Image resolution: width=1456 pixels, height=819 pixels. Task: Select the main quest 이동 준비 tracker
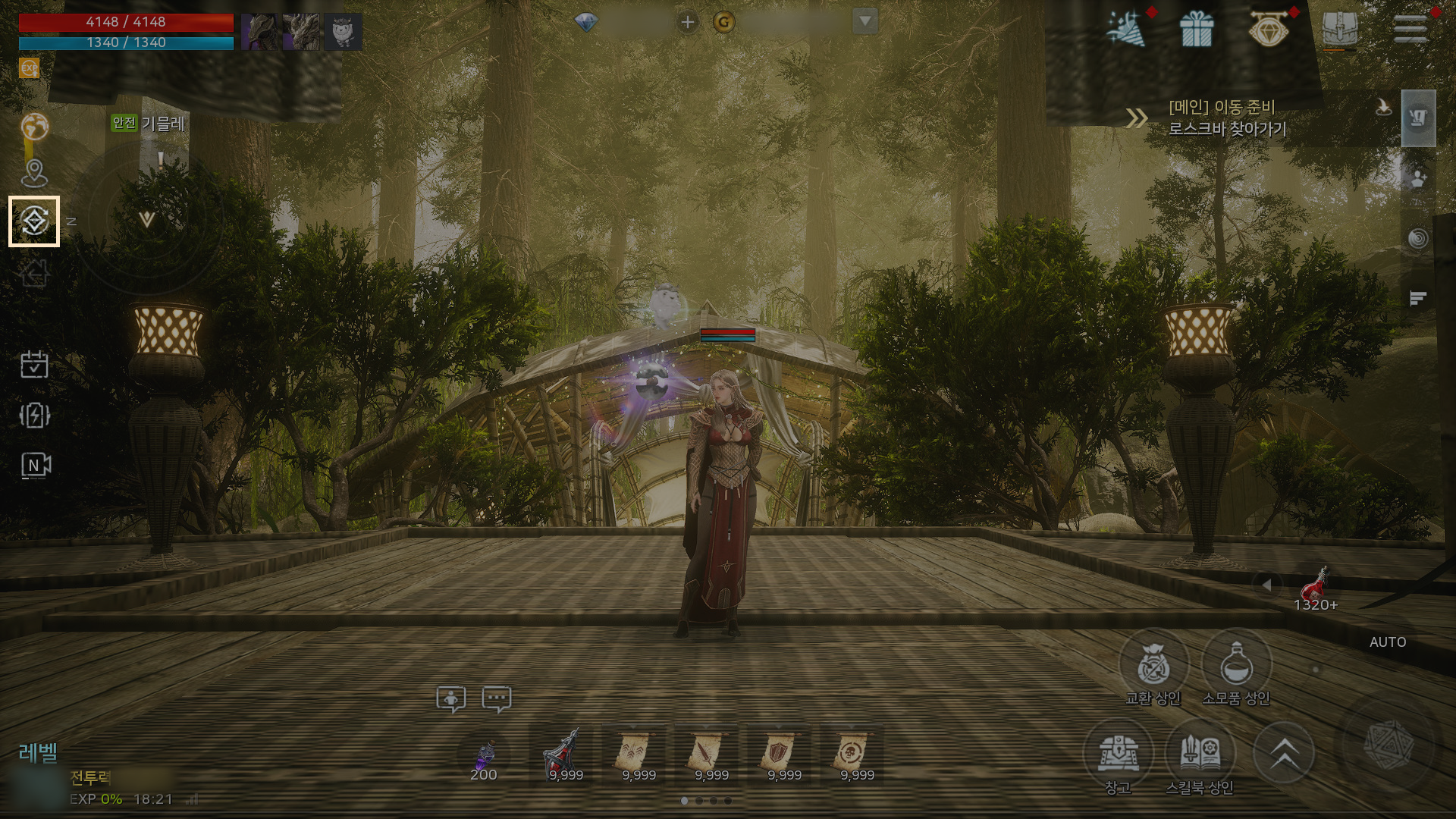[x=1227, y=118]
